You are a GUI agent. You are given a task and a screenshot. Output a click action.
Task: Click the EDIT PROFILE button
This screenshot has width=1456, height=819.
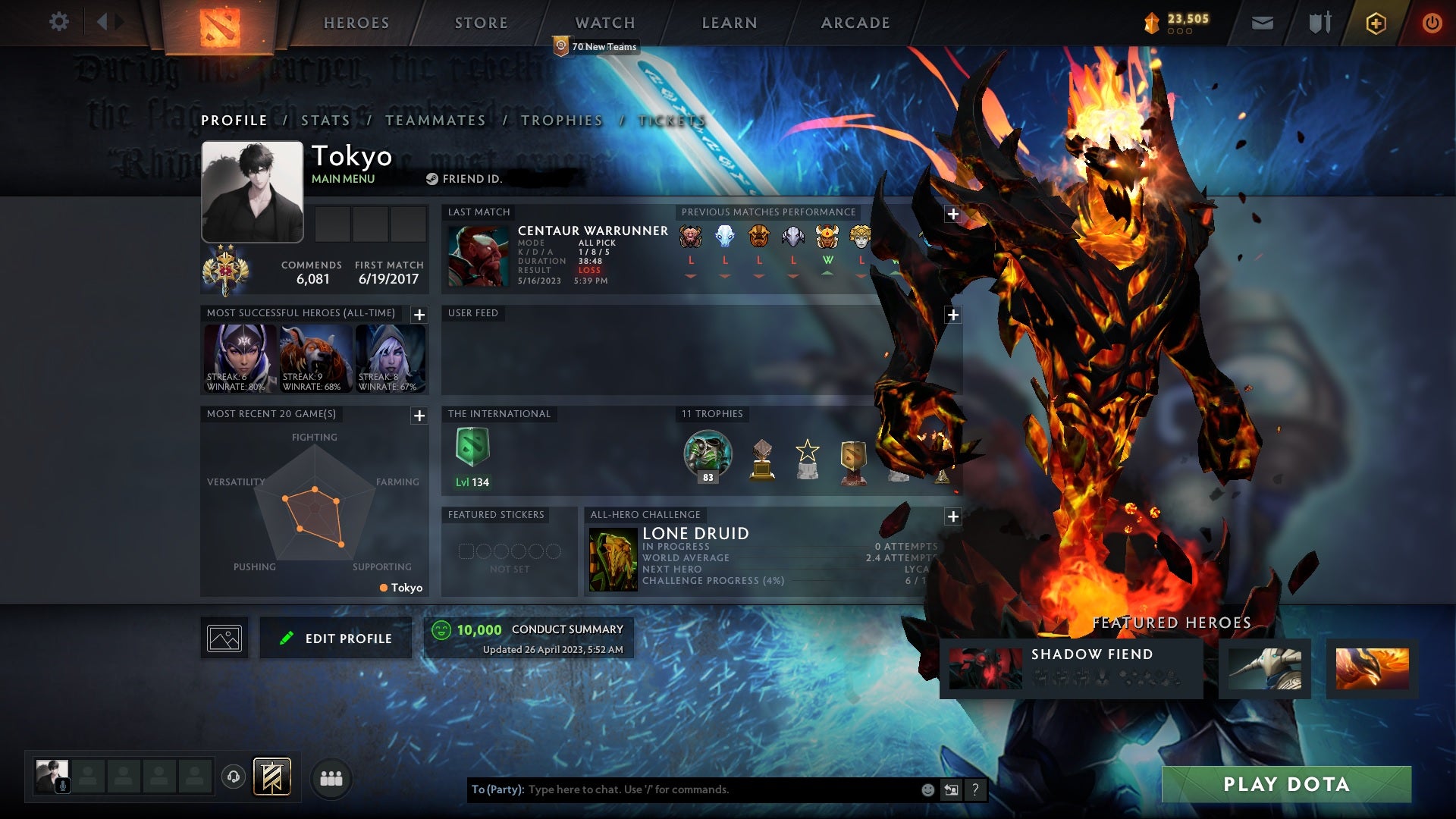pyautogui.click(x=335, y=638)
